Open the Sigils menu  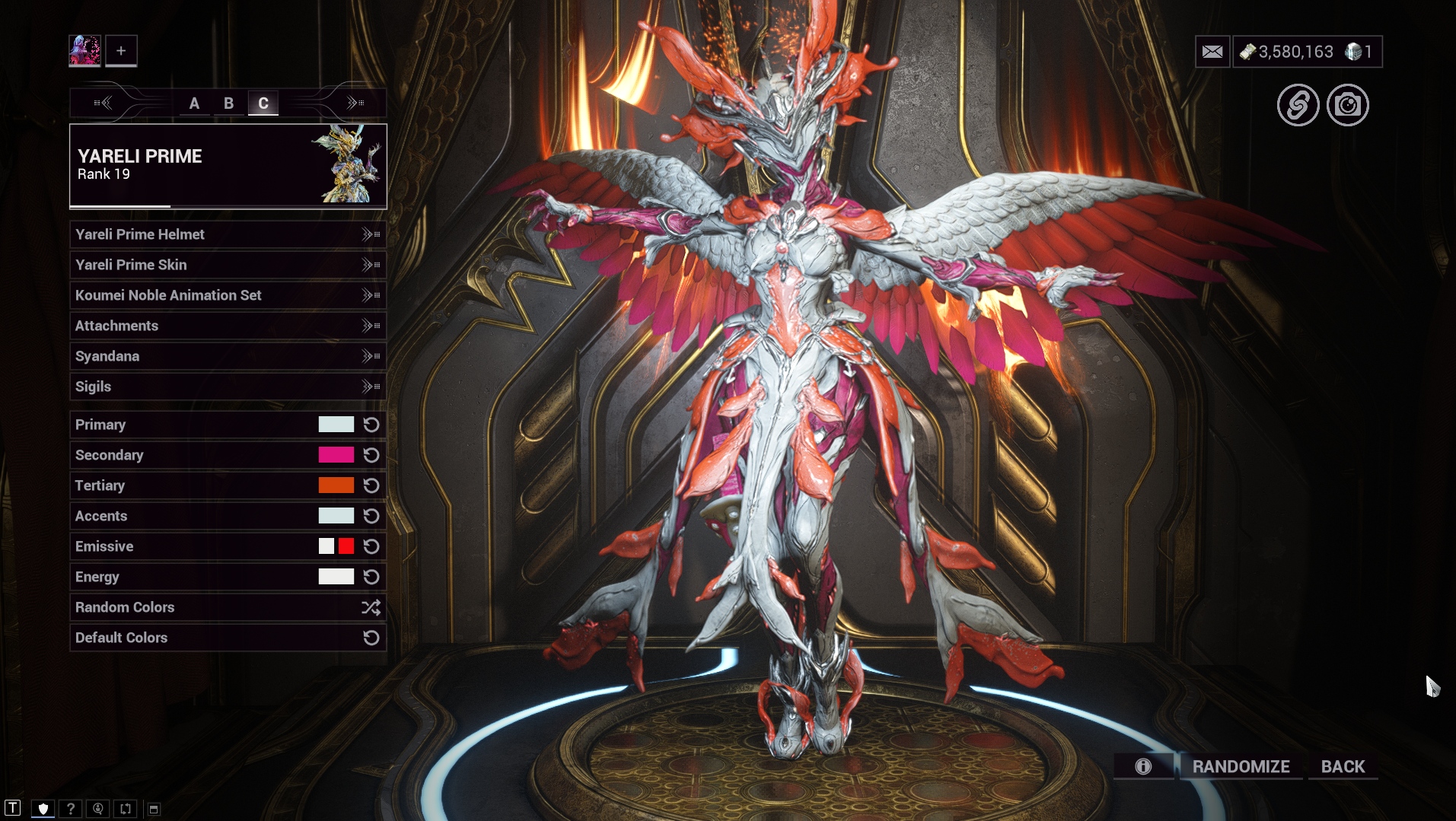(x=228, y=387)
